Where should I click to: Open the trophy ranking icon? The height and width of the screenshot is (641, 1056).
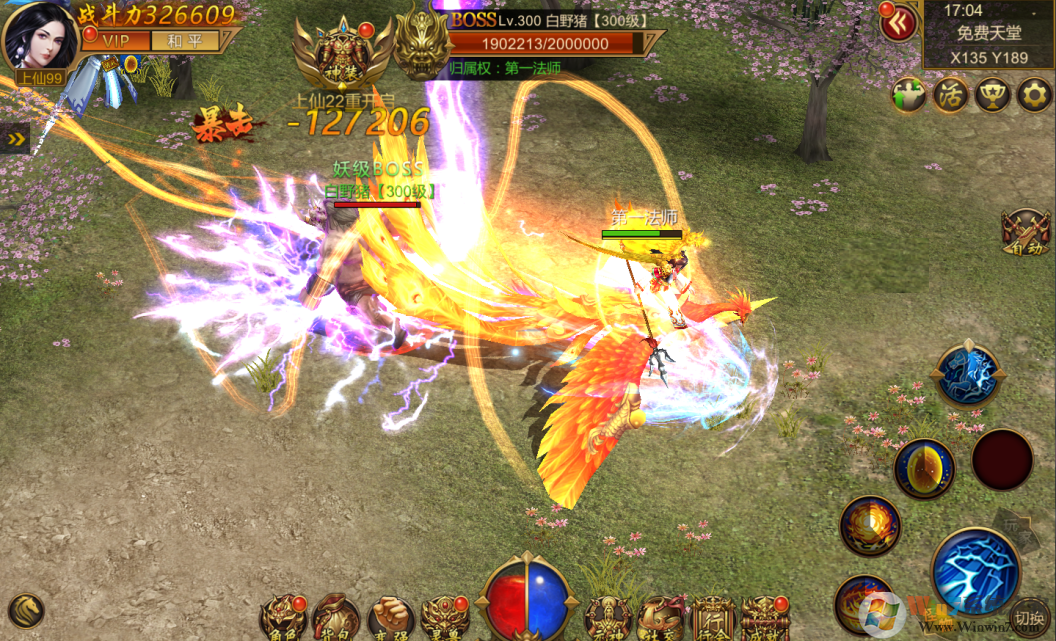tap(992, 95)
